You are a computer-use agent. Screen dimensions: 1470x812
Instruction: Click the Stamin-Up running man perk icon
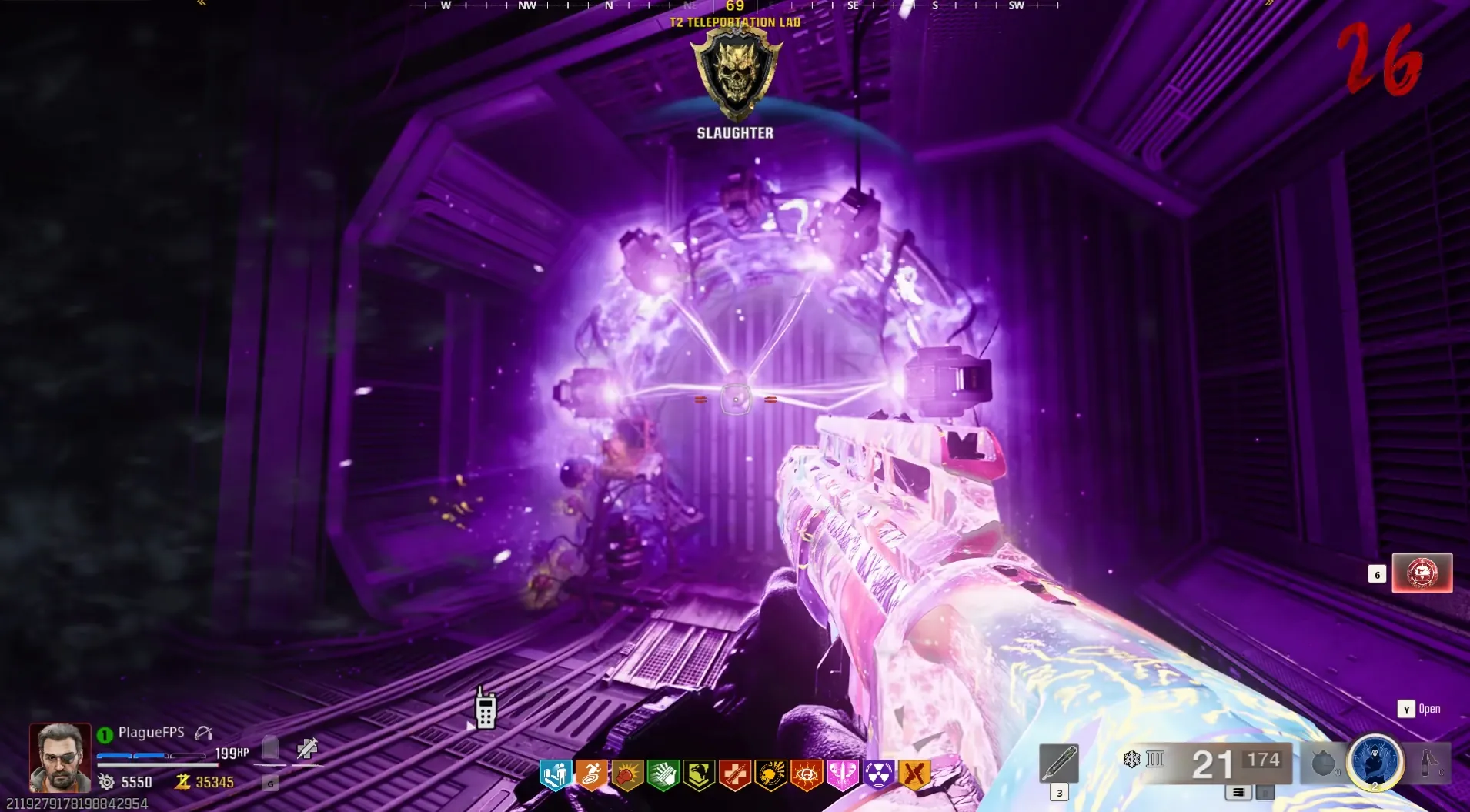591,774
